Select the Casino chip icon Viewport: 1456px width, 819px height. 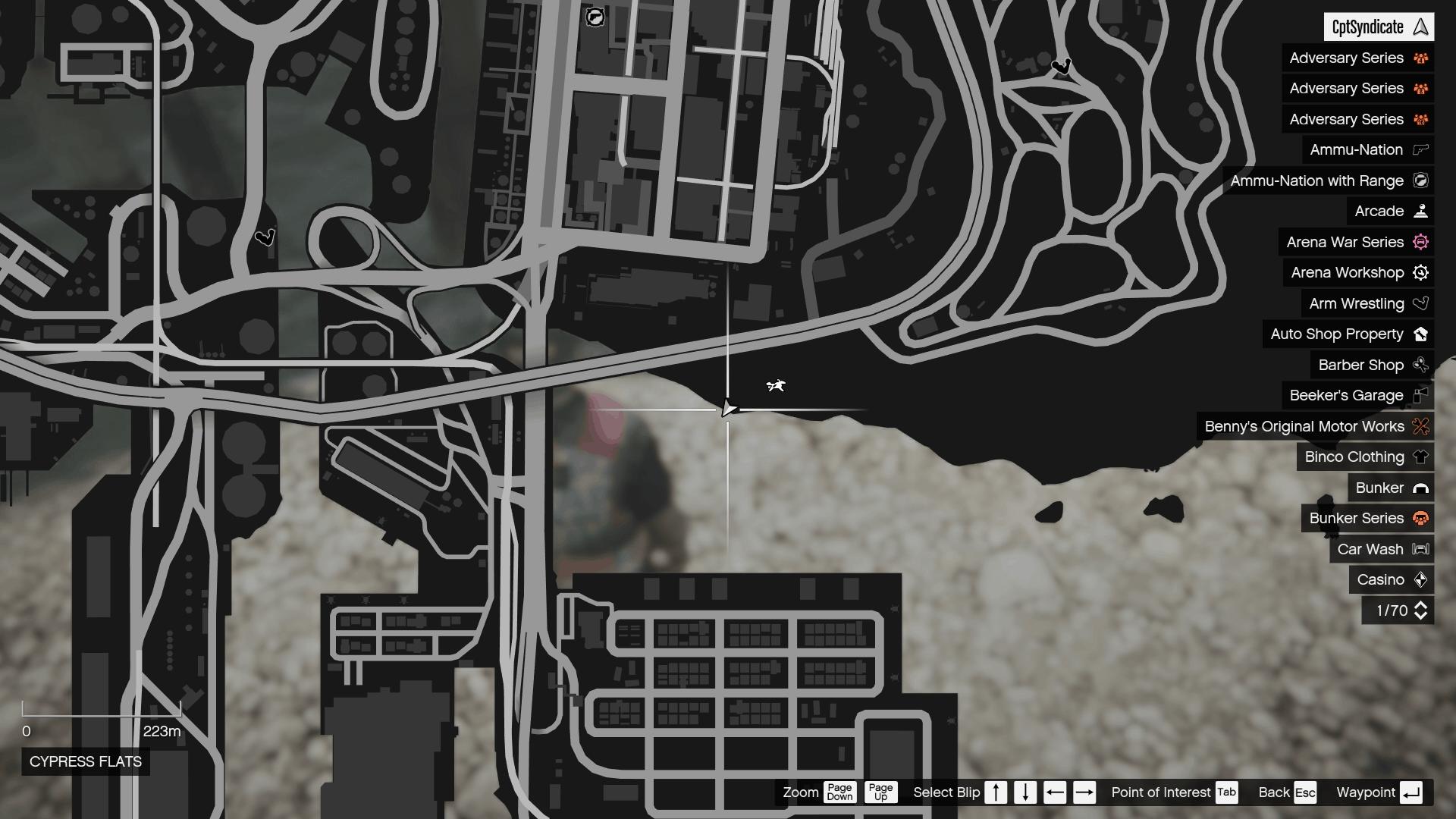[1420, 579]
